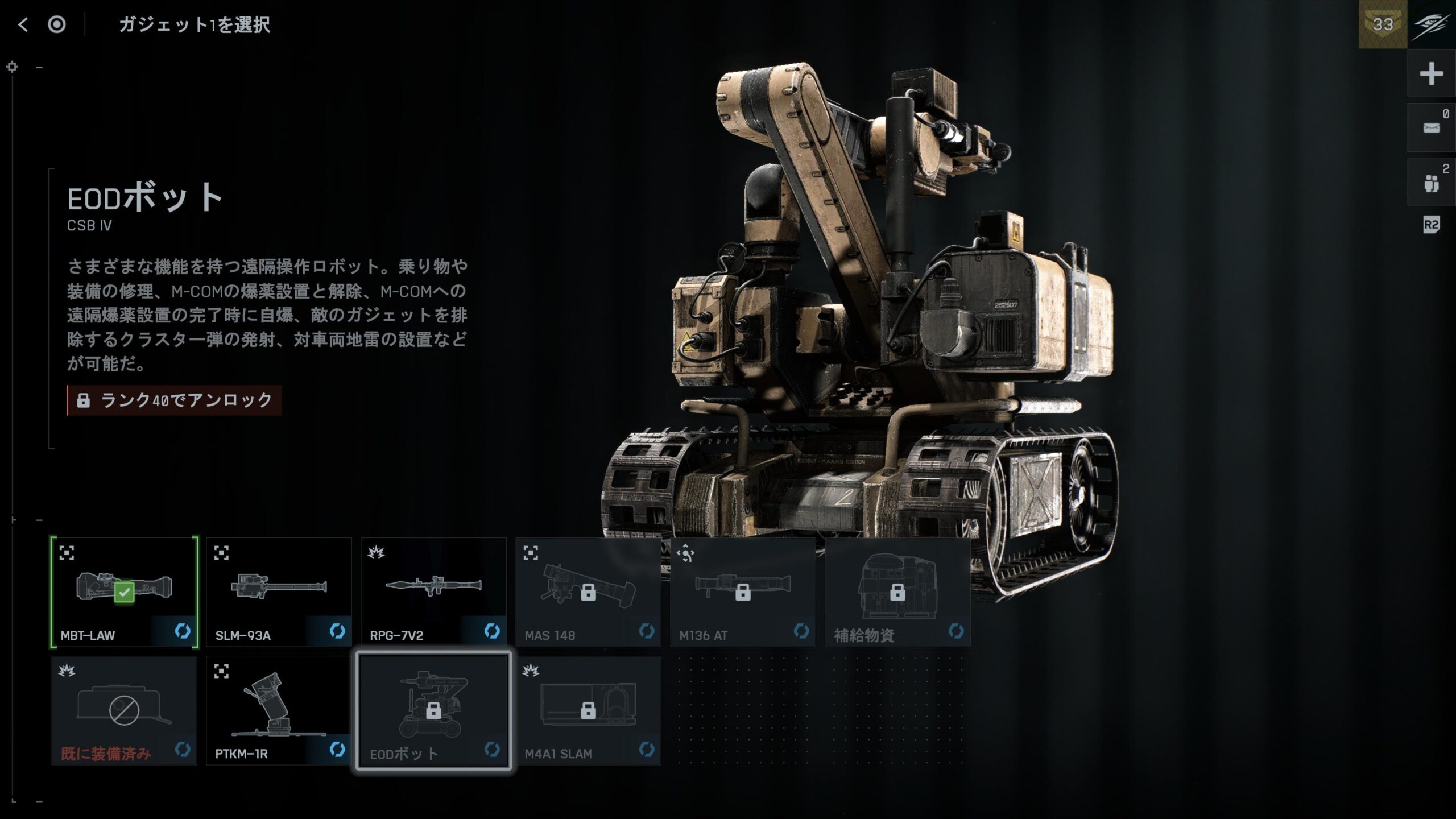1456x819 pixels.
Task: Click the circle icon beside back arrow
Action: coord(57,24)
